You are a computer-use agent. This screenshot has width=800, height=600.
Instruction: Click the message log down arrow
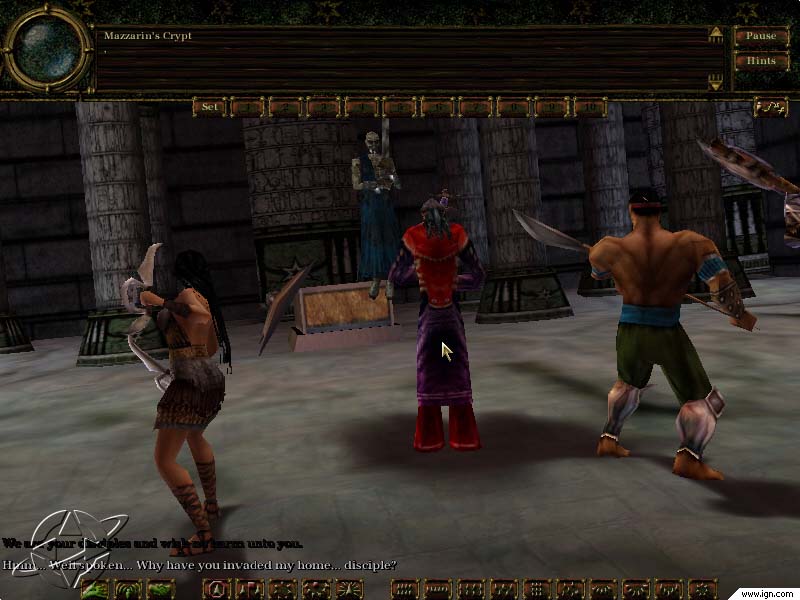click(x=716, y=82)
